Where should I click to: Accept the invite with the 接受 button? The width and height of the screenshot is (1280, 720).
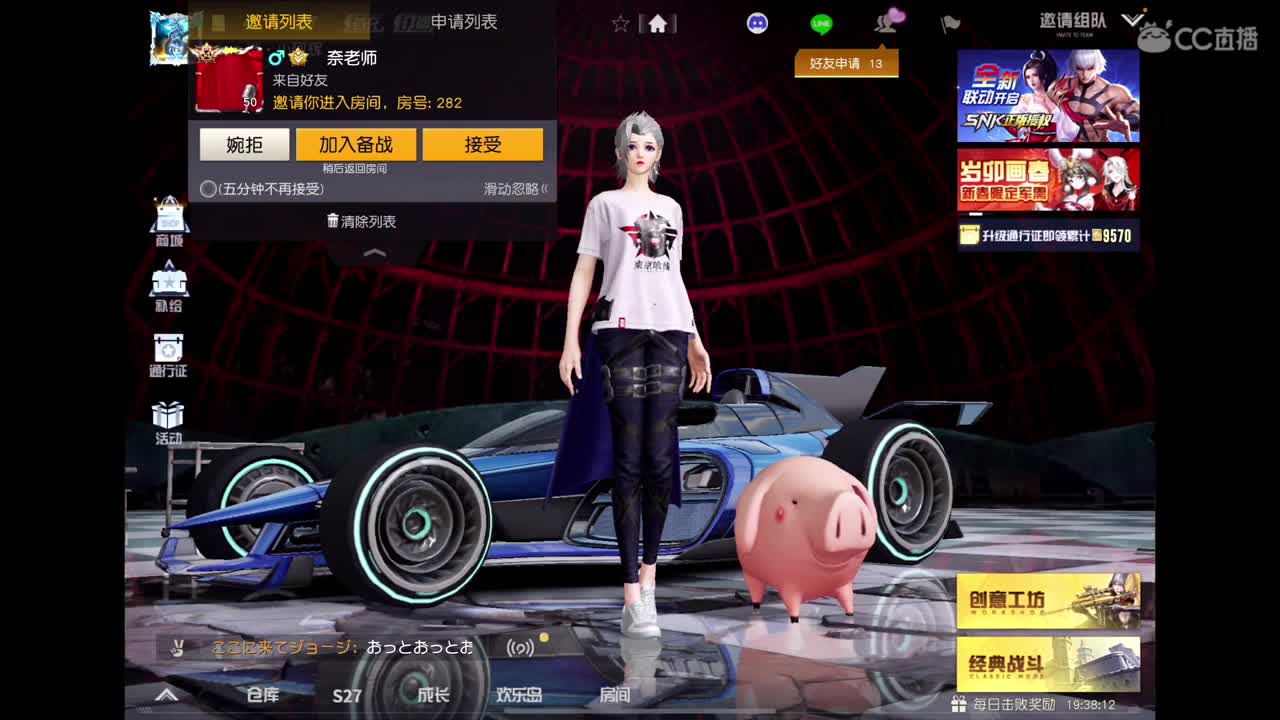click(484, 144)
